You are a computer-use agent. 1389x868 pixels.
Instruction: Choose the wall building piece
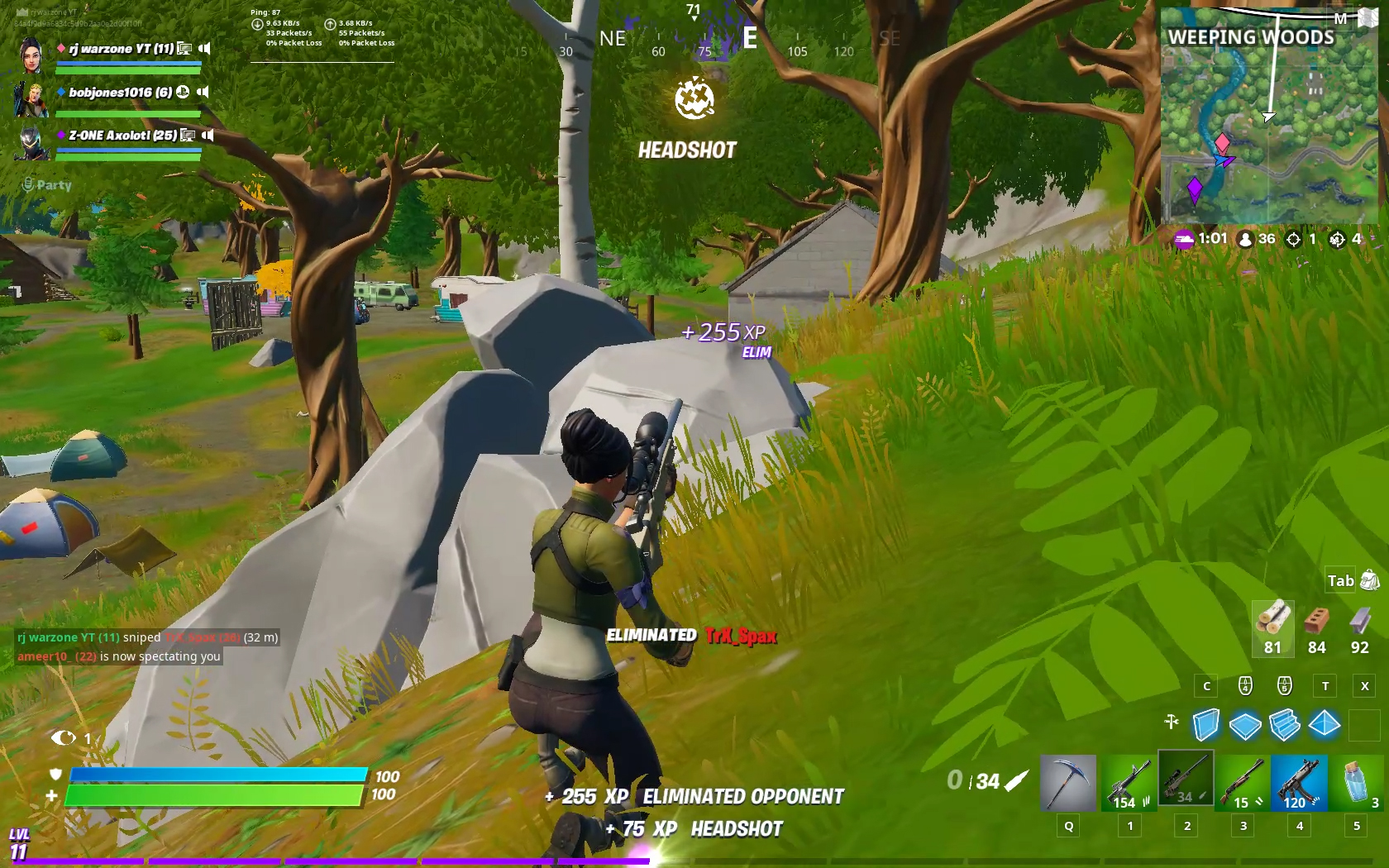1206,725
